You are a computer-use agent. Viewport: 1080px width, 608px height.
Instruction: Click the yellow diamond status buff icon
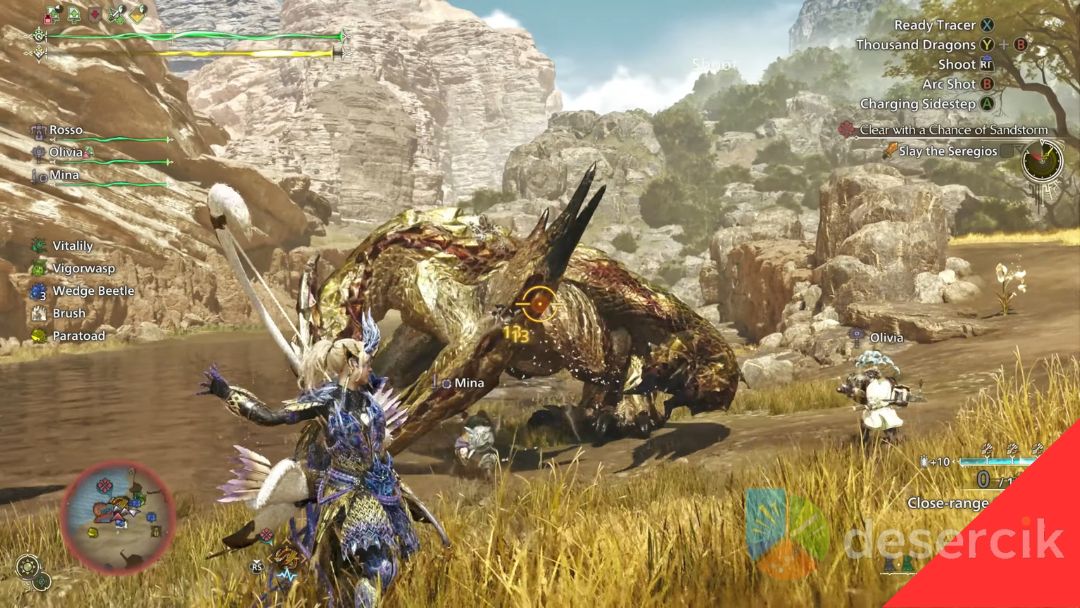139,14
